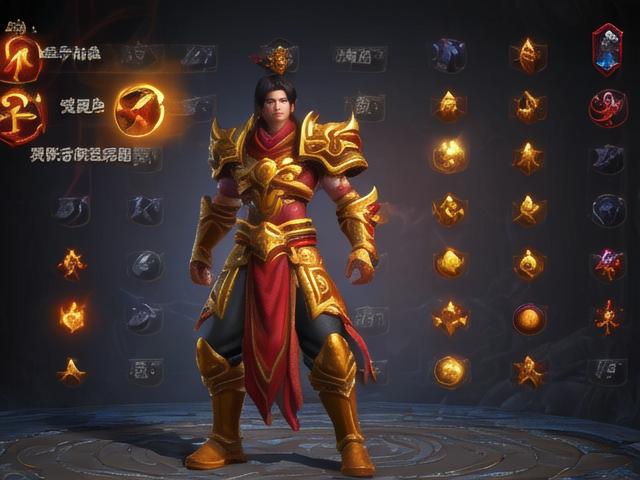The height and width of the screenshot is (480, 640).
Task: Click the red circle swirling dragon icon
Action: click(607, 107)
